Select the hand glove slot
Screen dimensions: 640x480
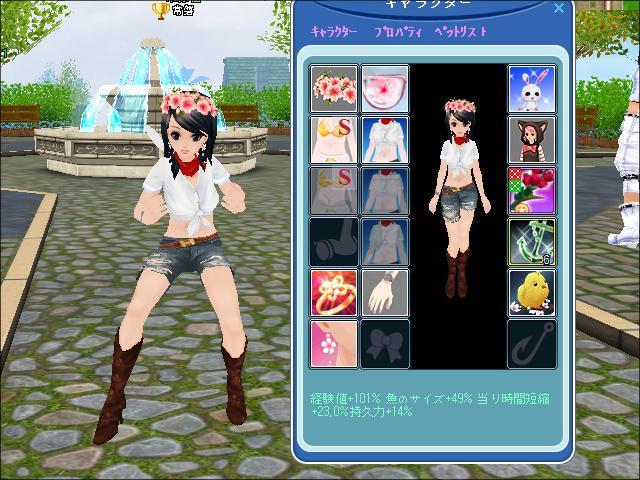385,291
